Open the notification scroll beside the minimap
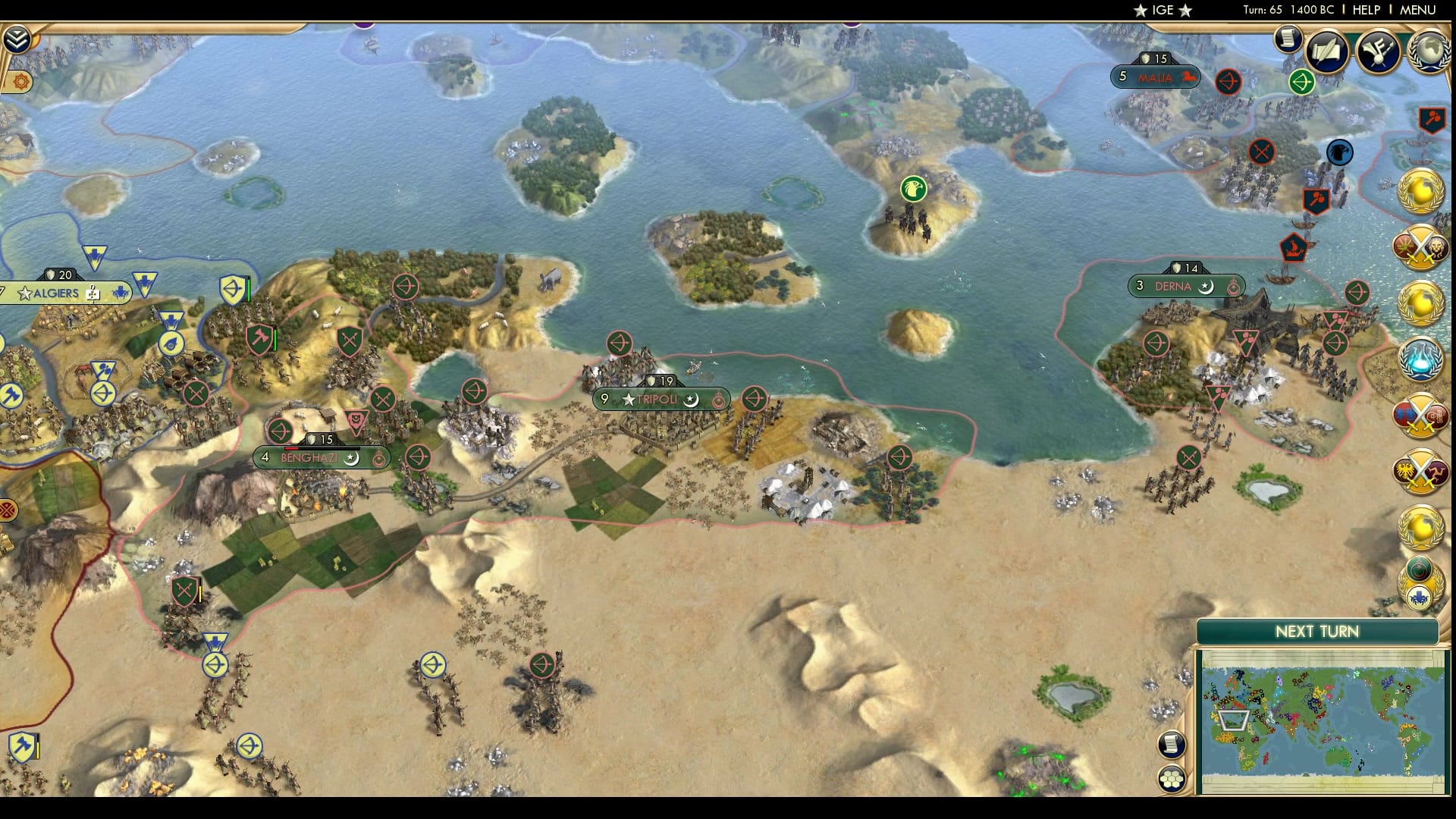1456x819 pixels. (x=1171, y=745)
